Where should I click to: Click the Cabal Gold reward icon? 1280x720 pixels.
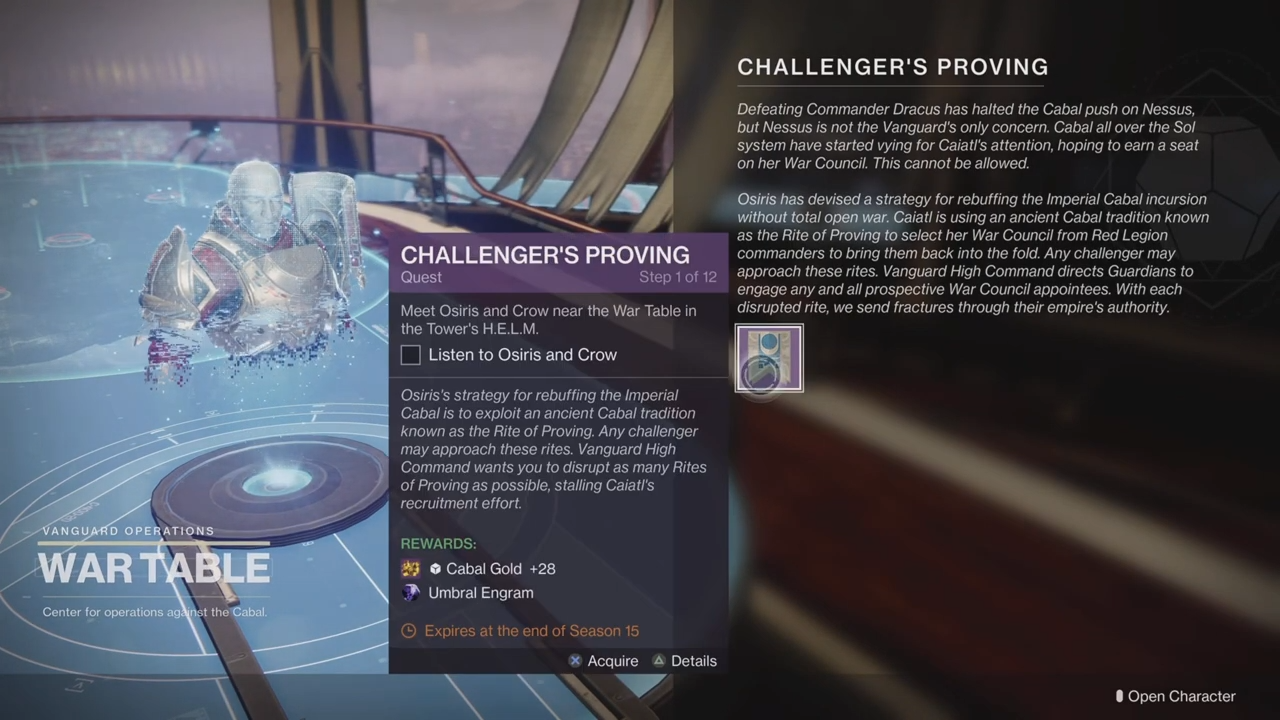[x=411, y=569]
